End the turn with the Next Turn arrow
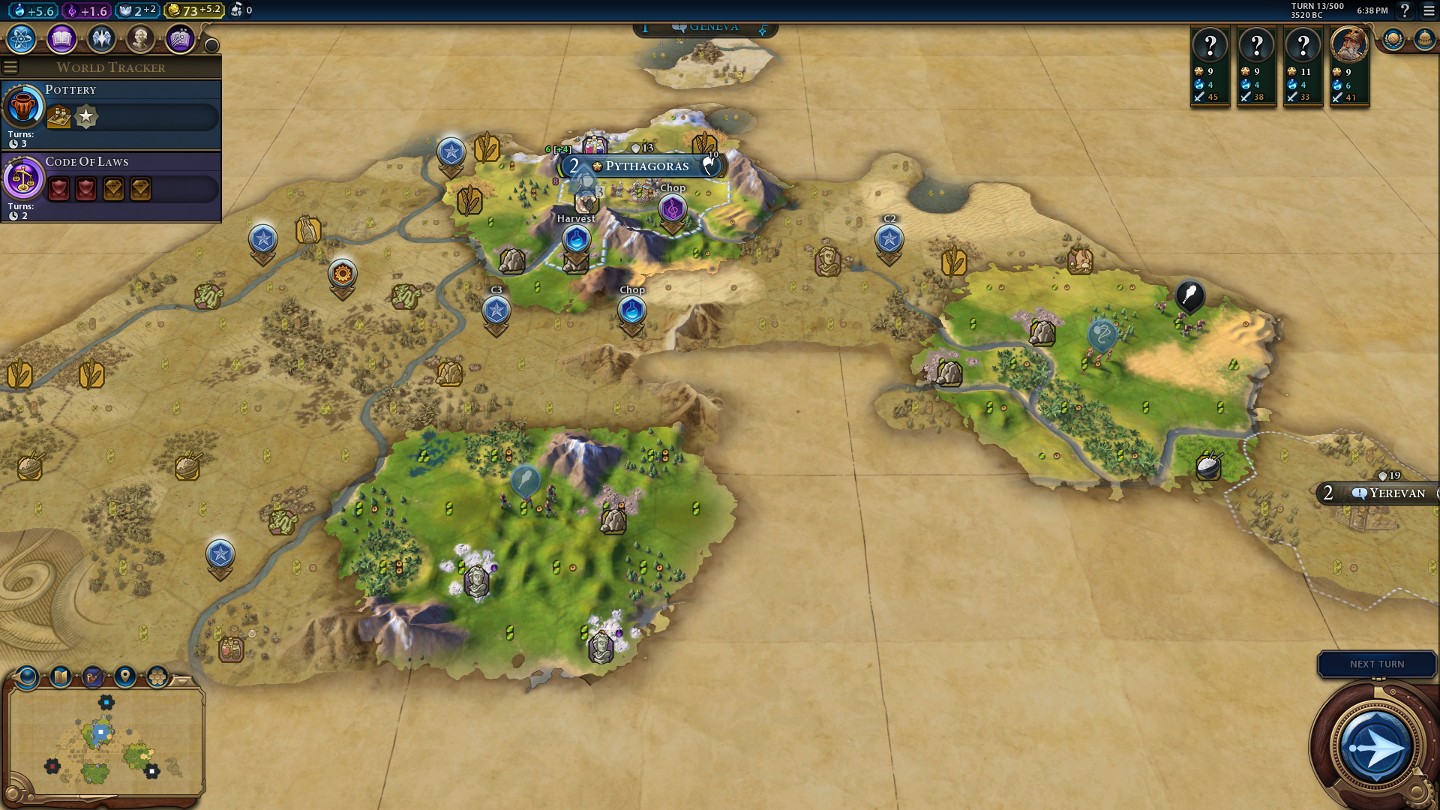Screen dimensions: 1440x810 point(1375,745)
